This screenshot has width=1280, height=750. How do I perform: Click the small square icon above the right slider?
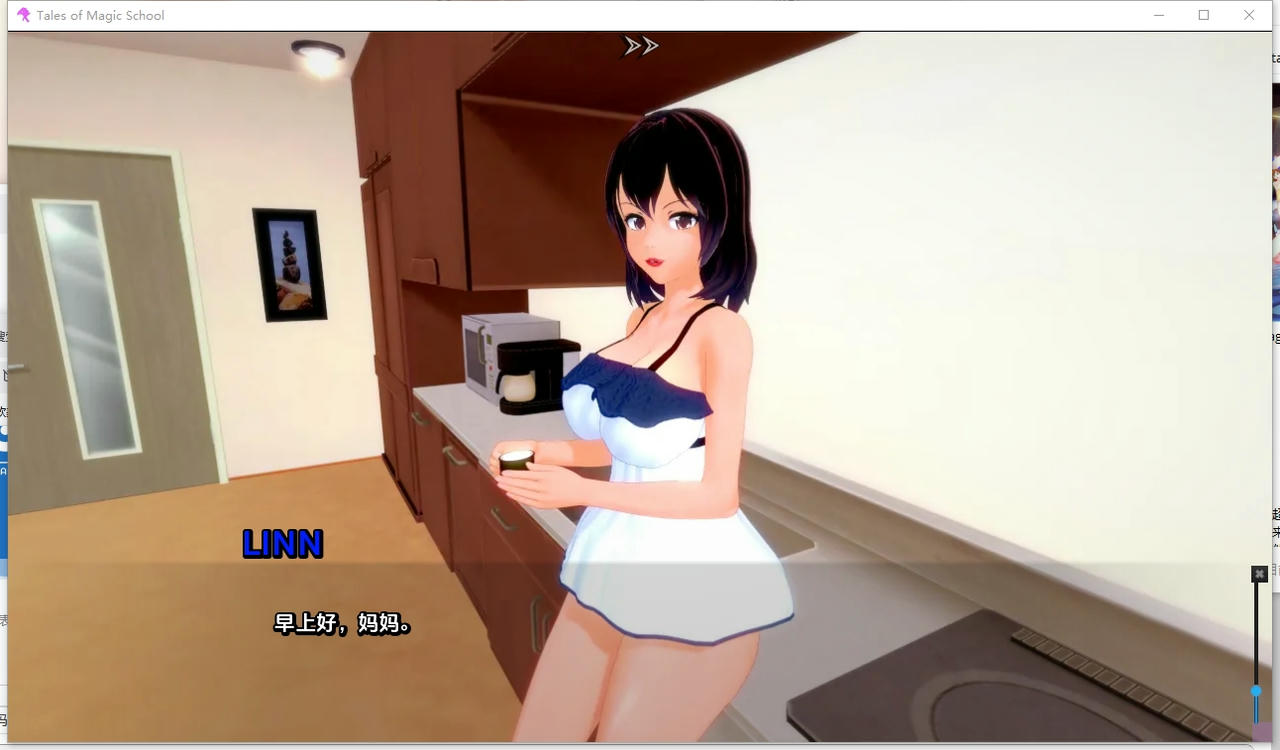point(1257,573)
